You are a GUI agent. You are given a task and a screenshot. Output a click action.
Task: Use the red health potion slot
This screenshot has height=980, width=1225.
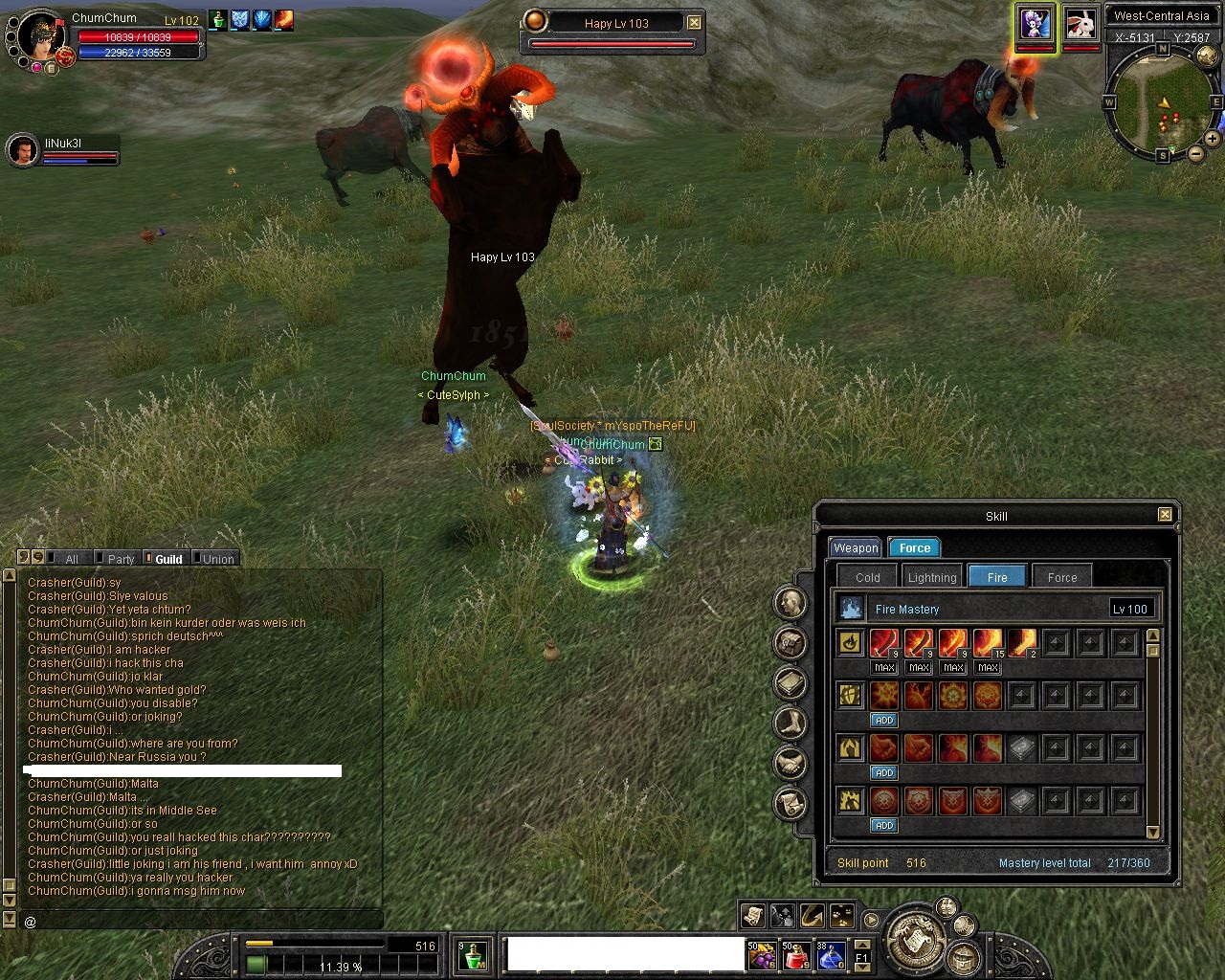pos(796,954)
